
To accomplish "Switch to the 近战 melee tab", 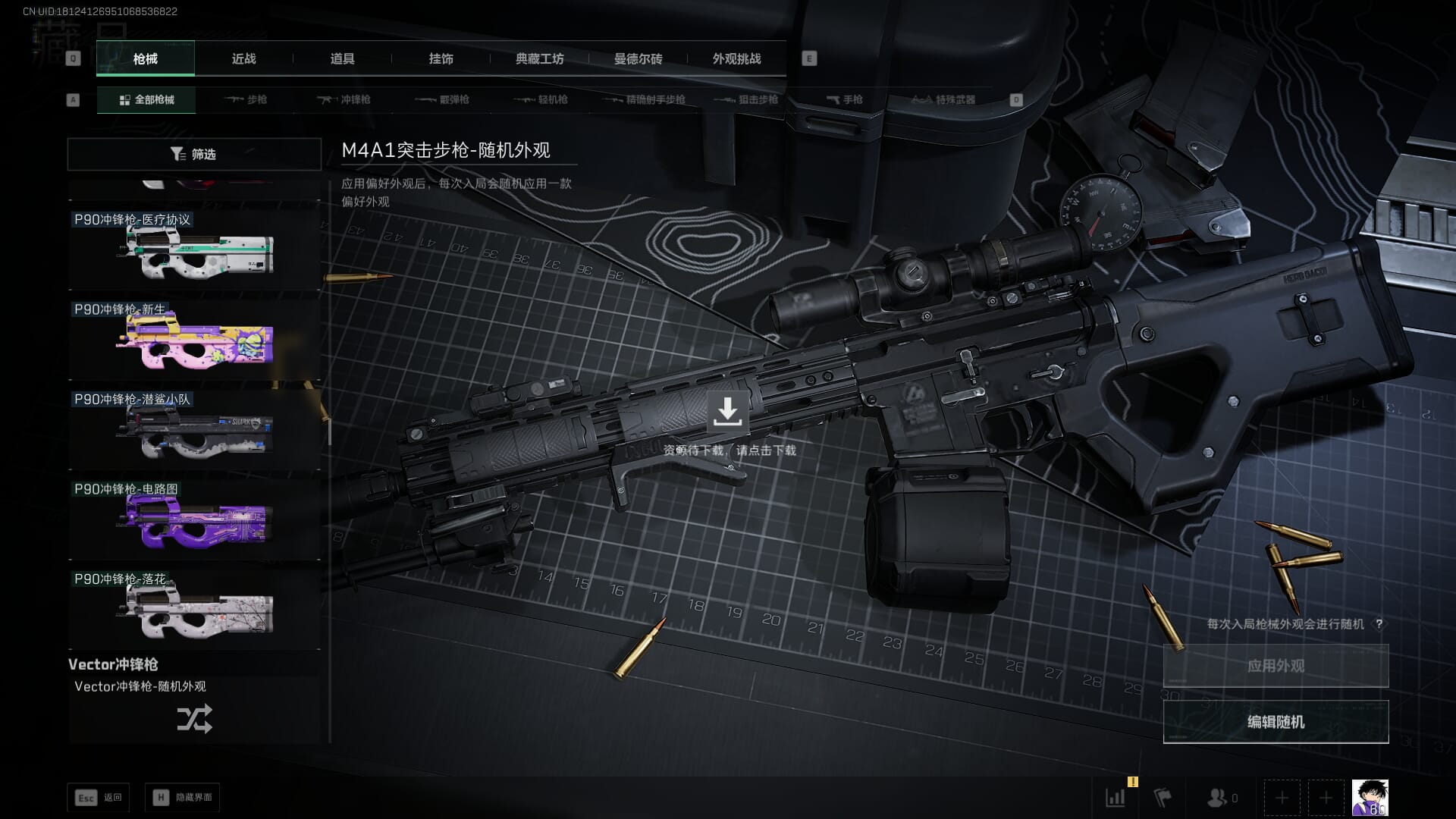I will (x=243, y=58).
